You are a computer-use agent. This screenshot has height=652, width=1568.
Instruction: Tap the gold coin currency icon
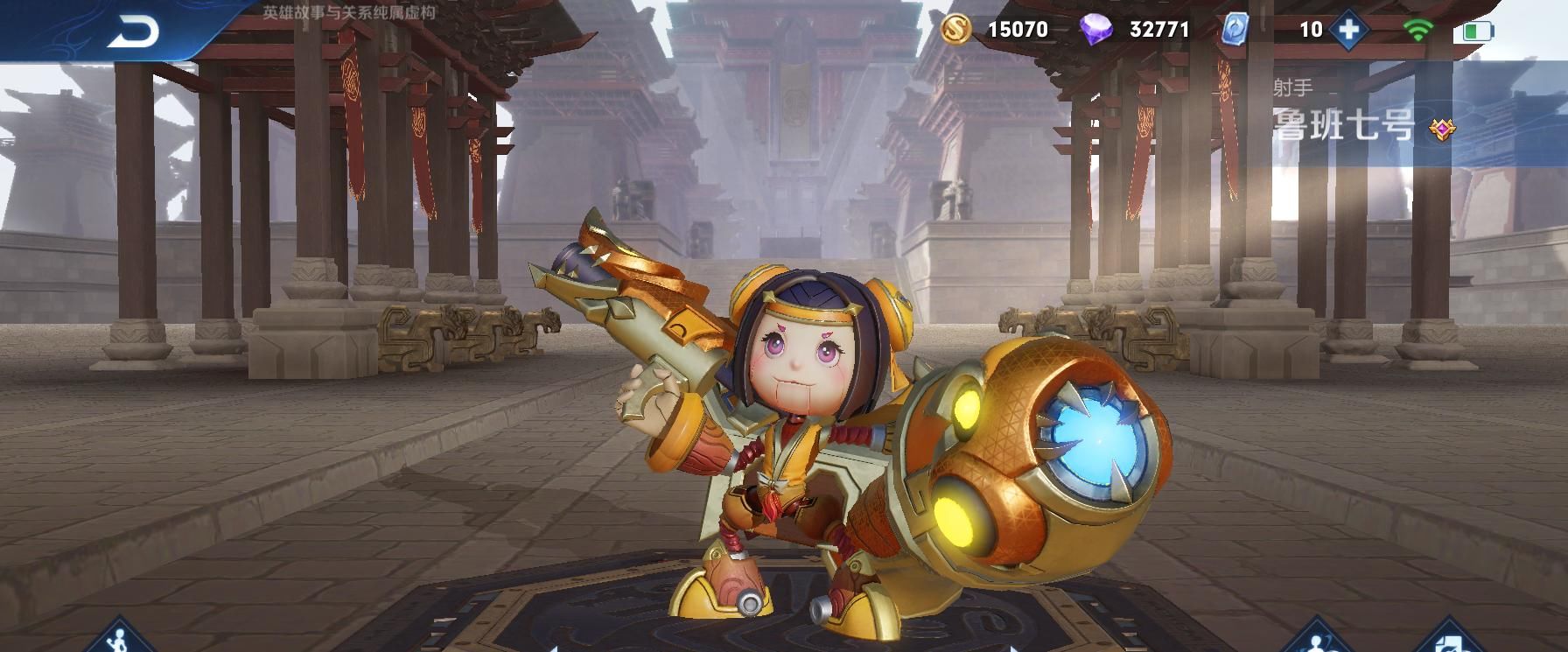(957, 30)
